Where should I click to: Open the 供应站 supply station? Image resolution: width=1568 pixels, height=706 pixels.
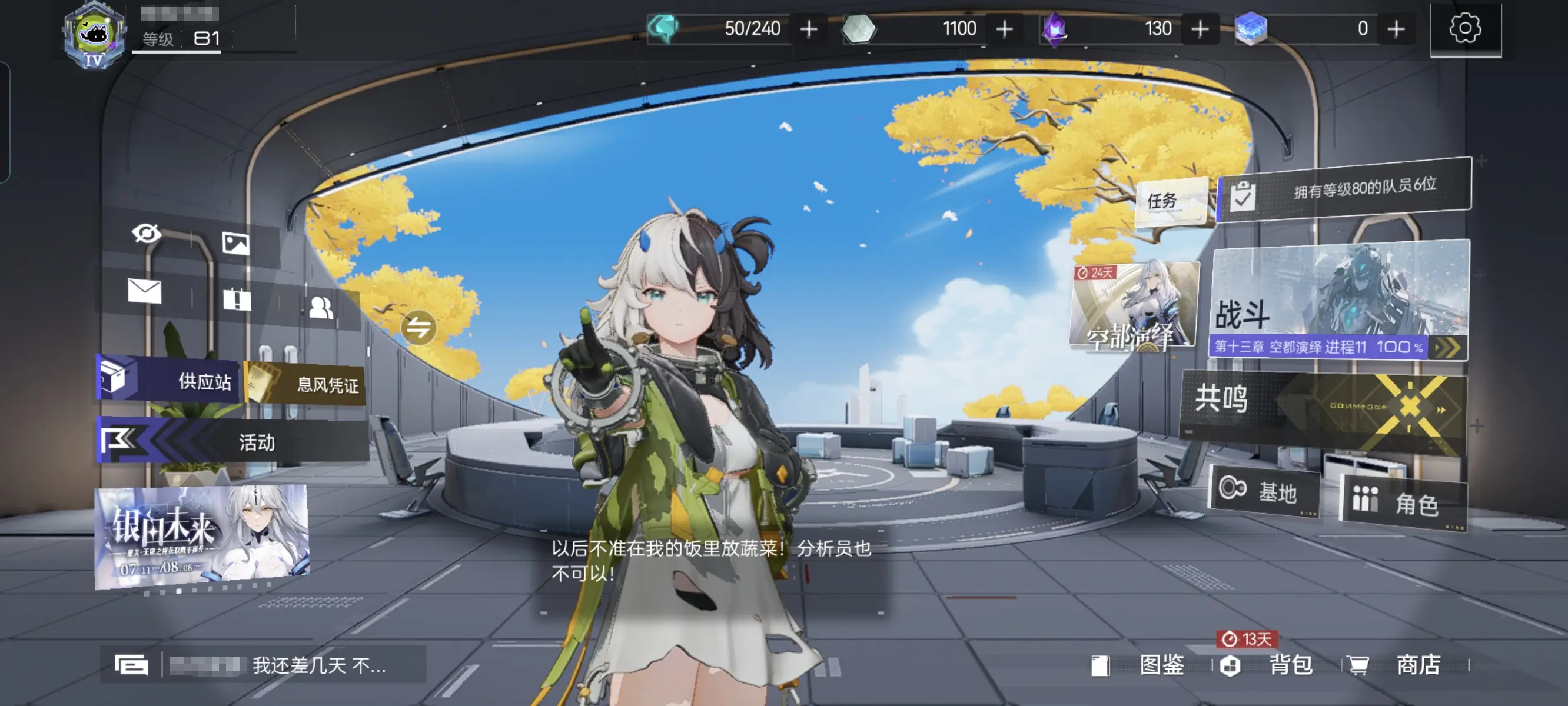tap(168, 381)
